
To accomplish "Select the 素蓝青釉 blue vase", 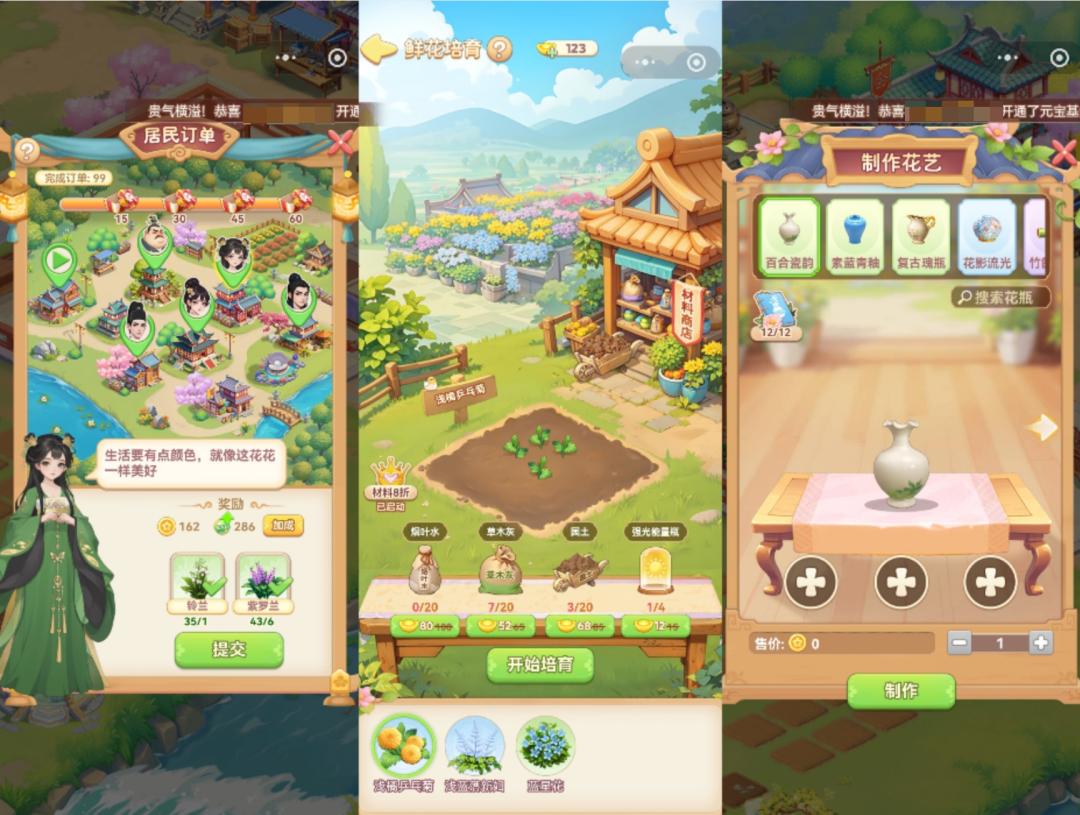I will [857, 237].
